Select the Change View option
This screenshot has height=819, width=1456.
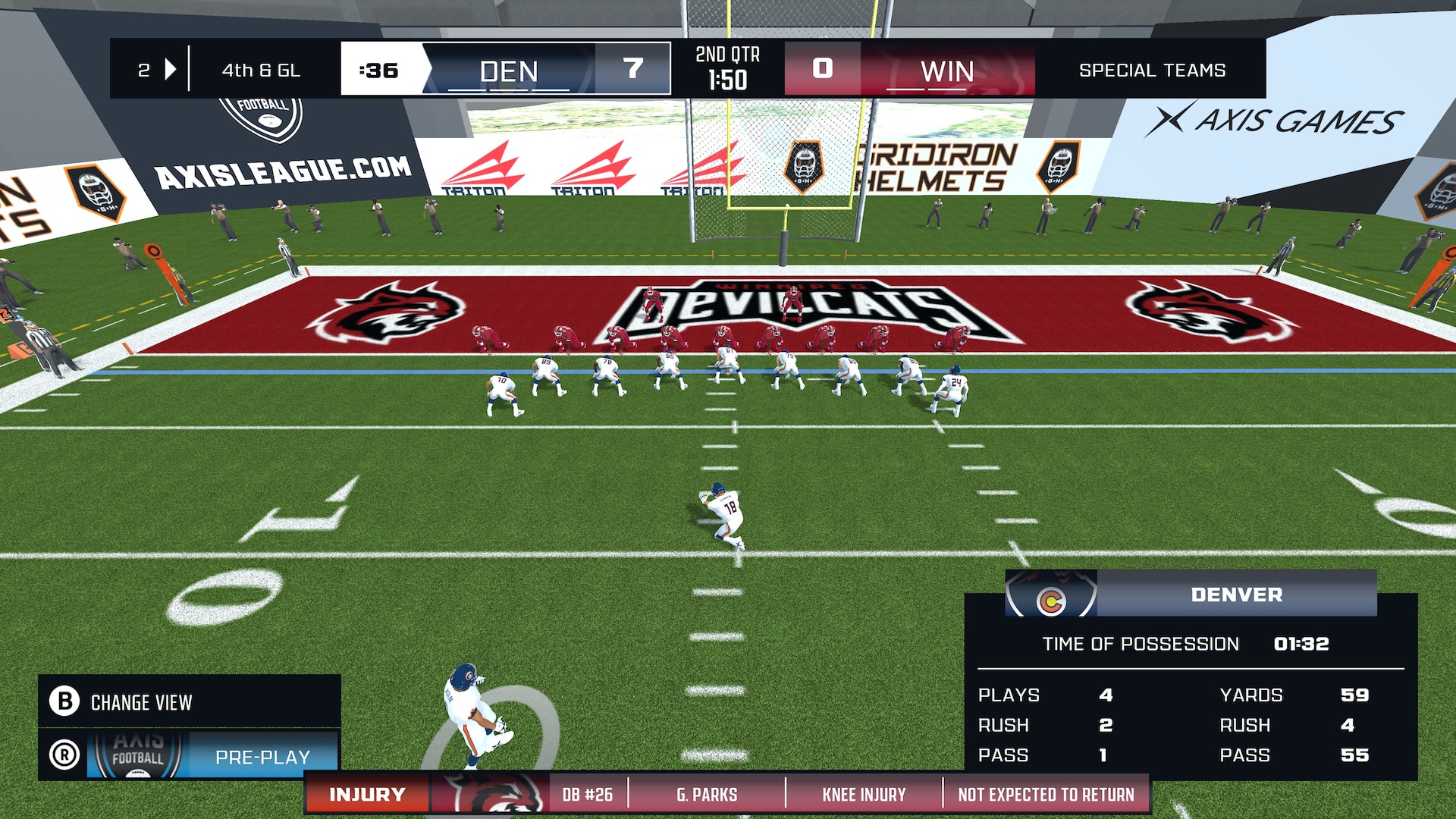point(141,702)
